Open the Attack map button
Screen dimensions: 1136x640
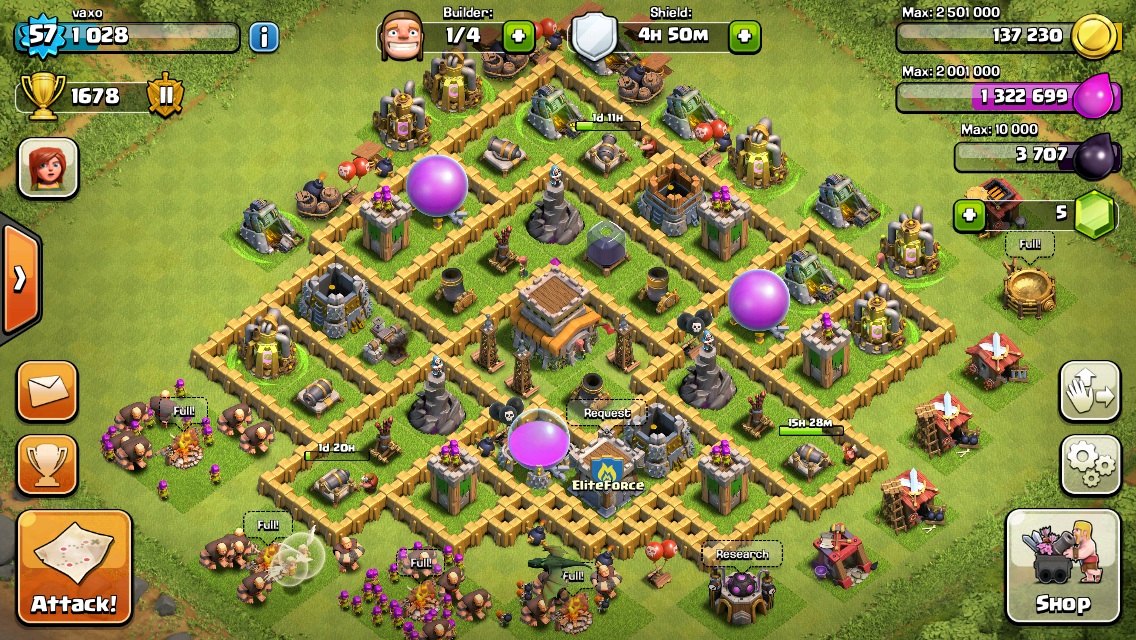74,568
